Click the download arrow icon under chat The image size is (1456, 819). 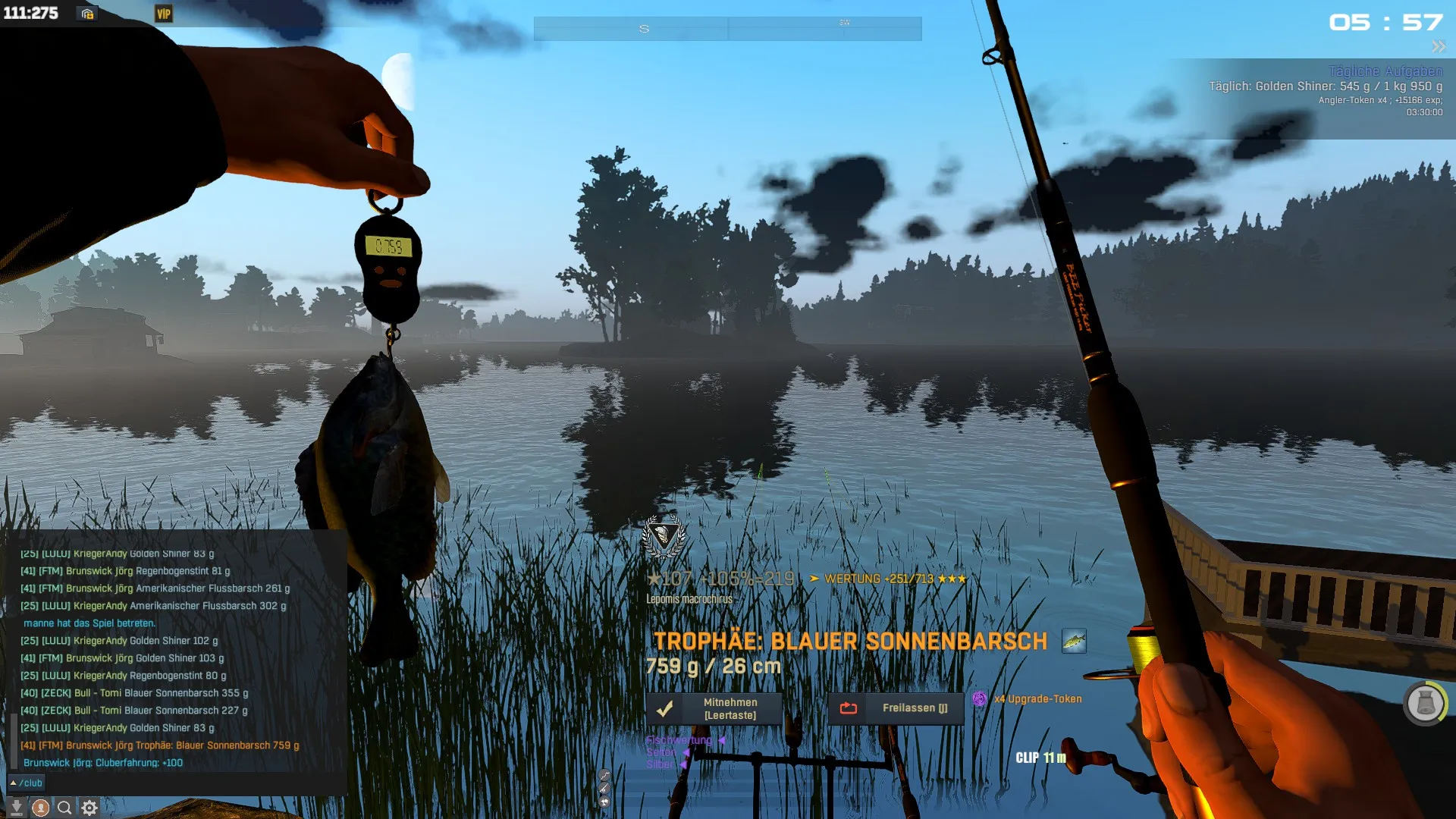click(x=16, y=808)
